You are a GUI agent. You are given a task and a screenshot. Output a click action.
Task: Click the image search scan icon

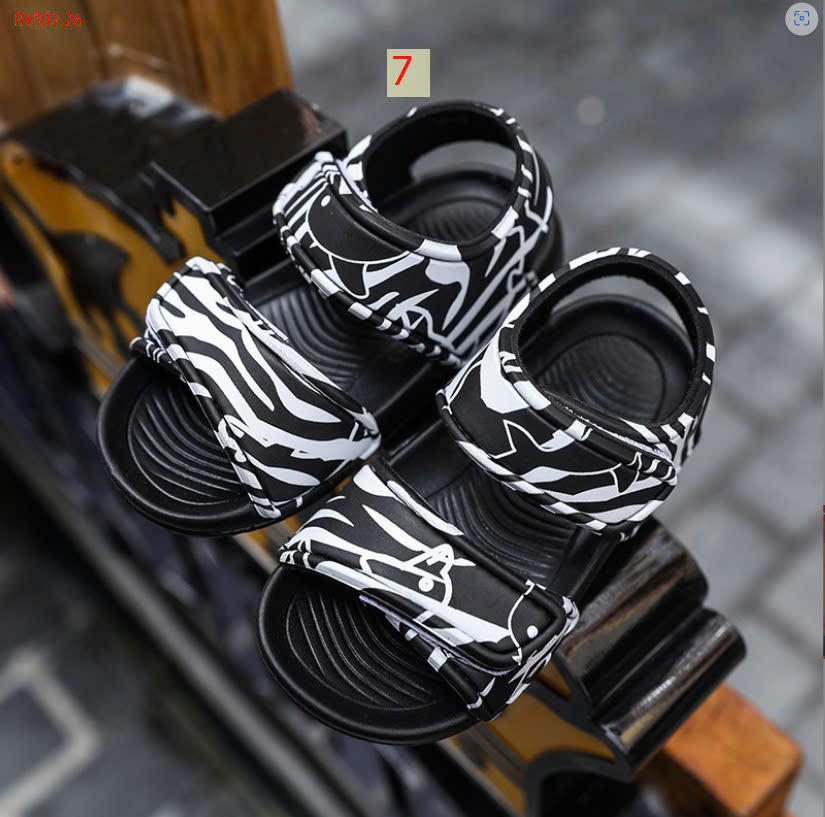801,19
